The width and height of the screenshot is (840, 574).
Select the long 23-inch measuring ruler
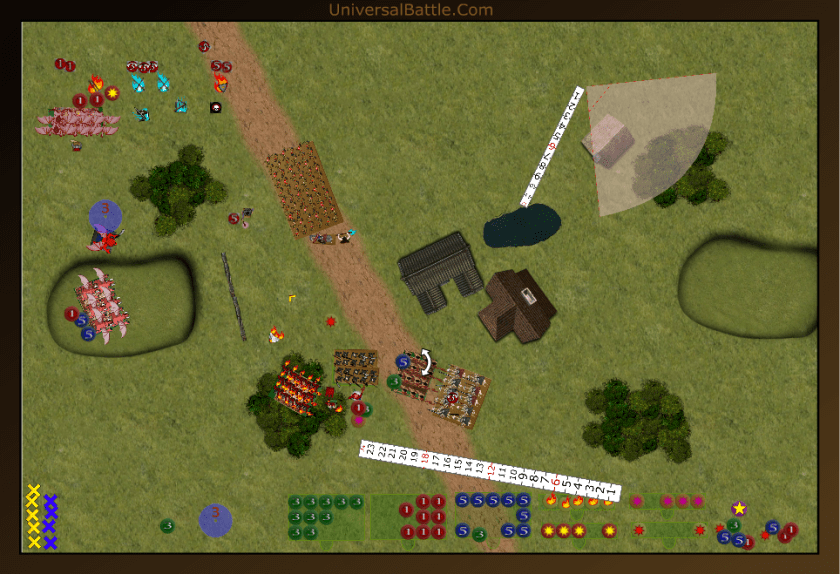point(490,471)
